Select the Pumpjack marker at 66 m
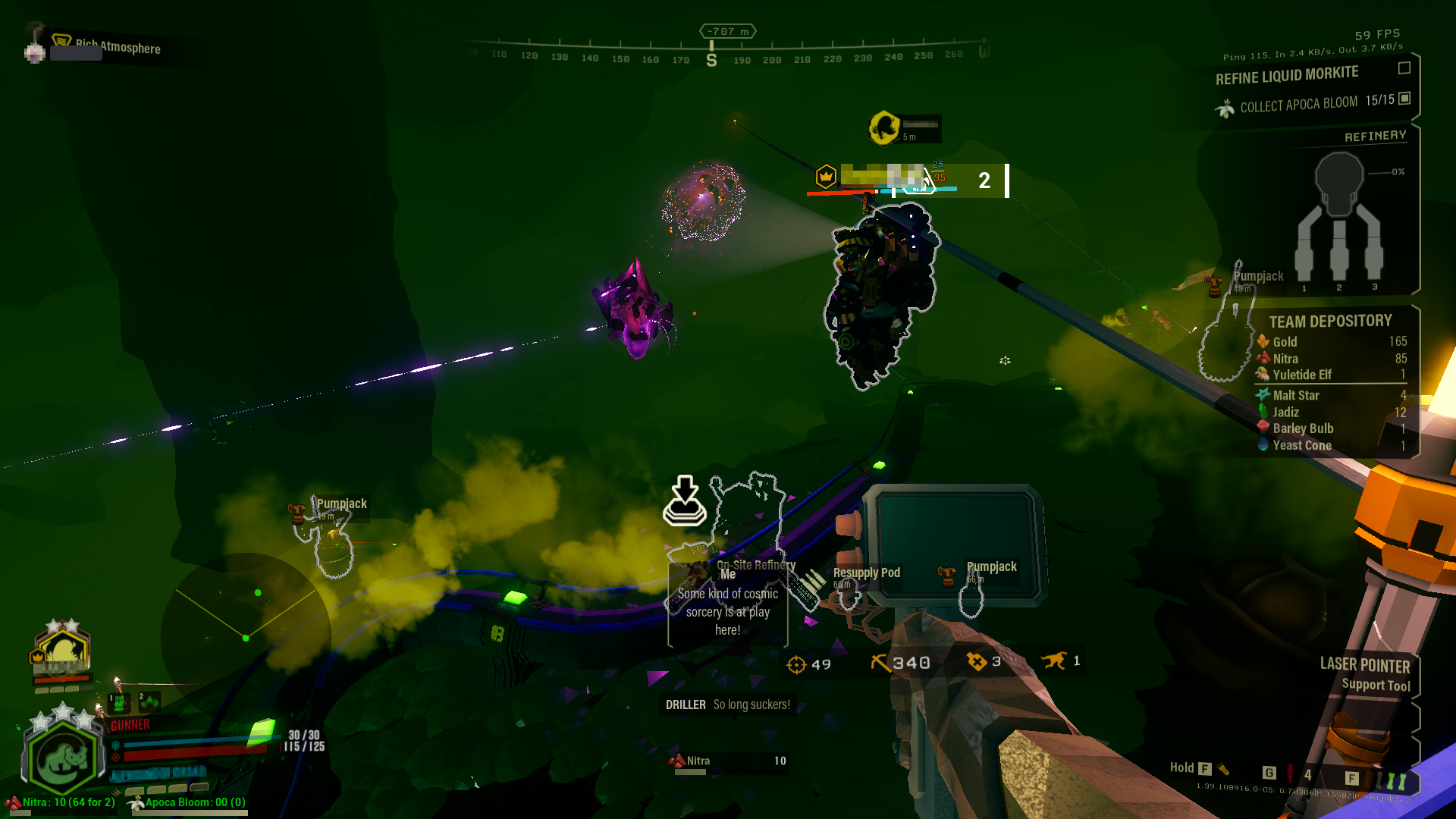The image size is (1456, 819). 990,567
